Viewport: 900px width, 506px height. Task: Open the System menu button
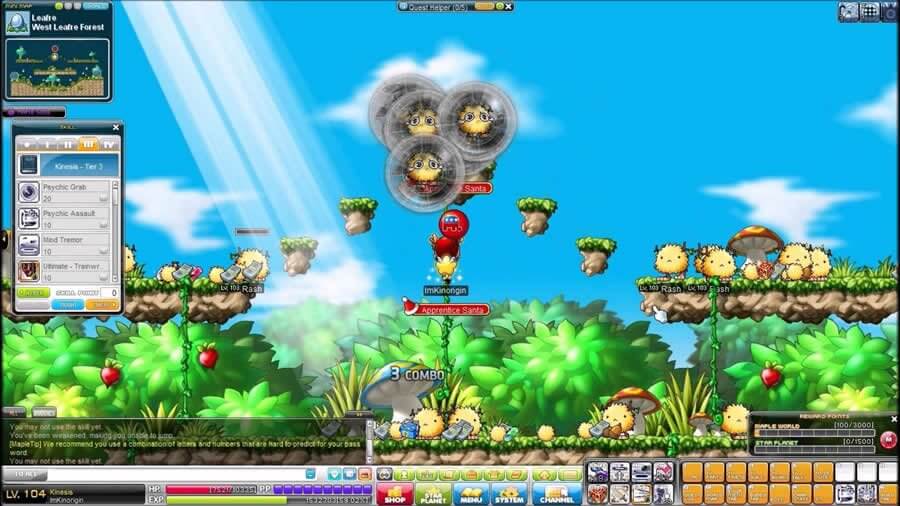pyautogui.click(x=509, y=493)
